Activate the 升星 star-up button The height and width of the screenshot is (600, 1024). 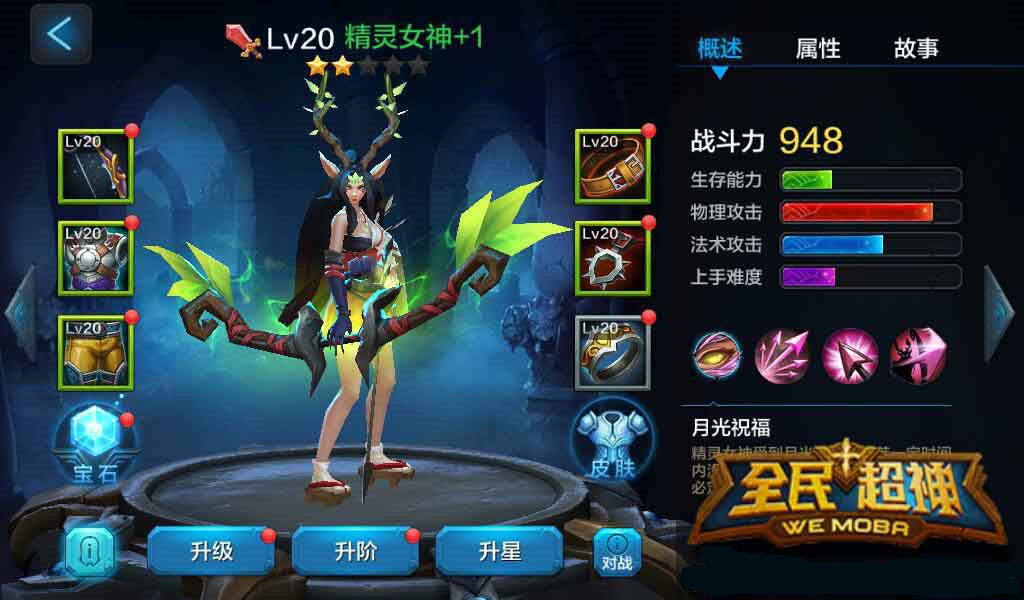499,551
